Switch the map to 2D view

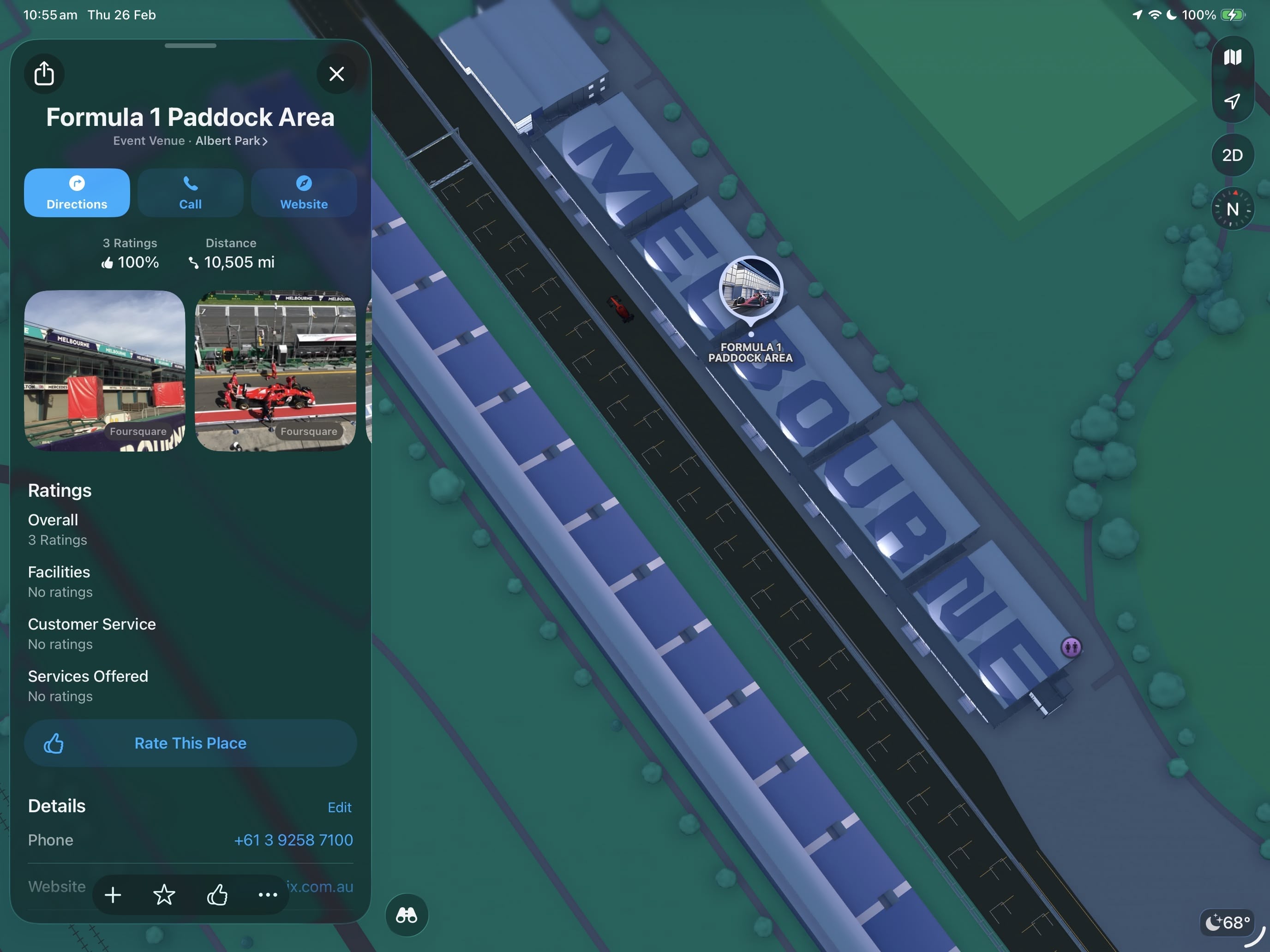tap(1232, 155)
